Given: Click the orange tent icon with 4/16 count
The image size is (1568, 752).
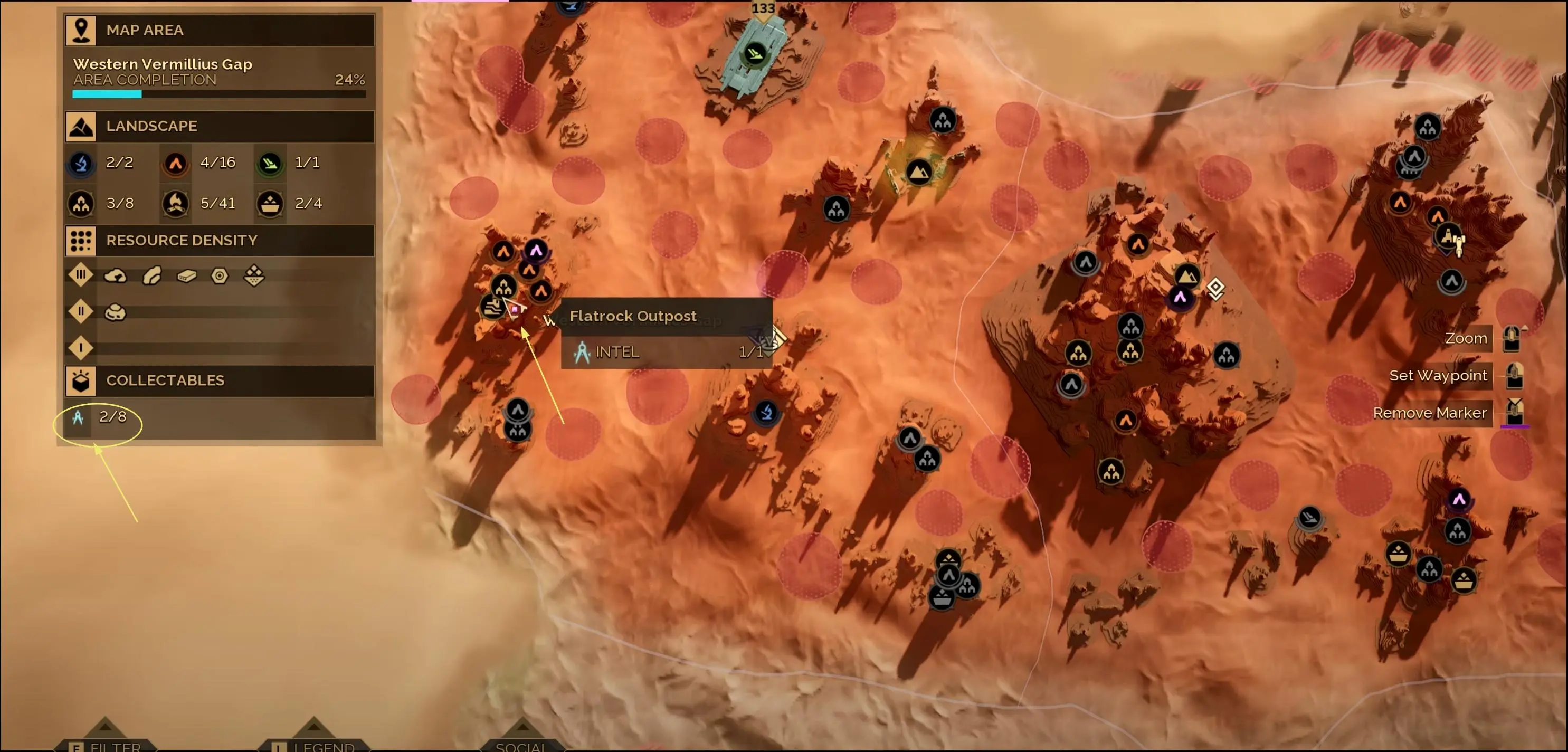Looking at the screenshot, I should pos(175,163).
